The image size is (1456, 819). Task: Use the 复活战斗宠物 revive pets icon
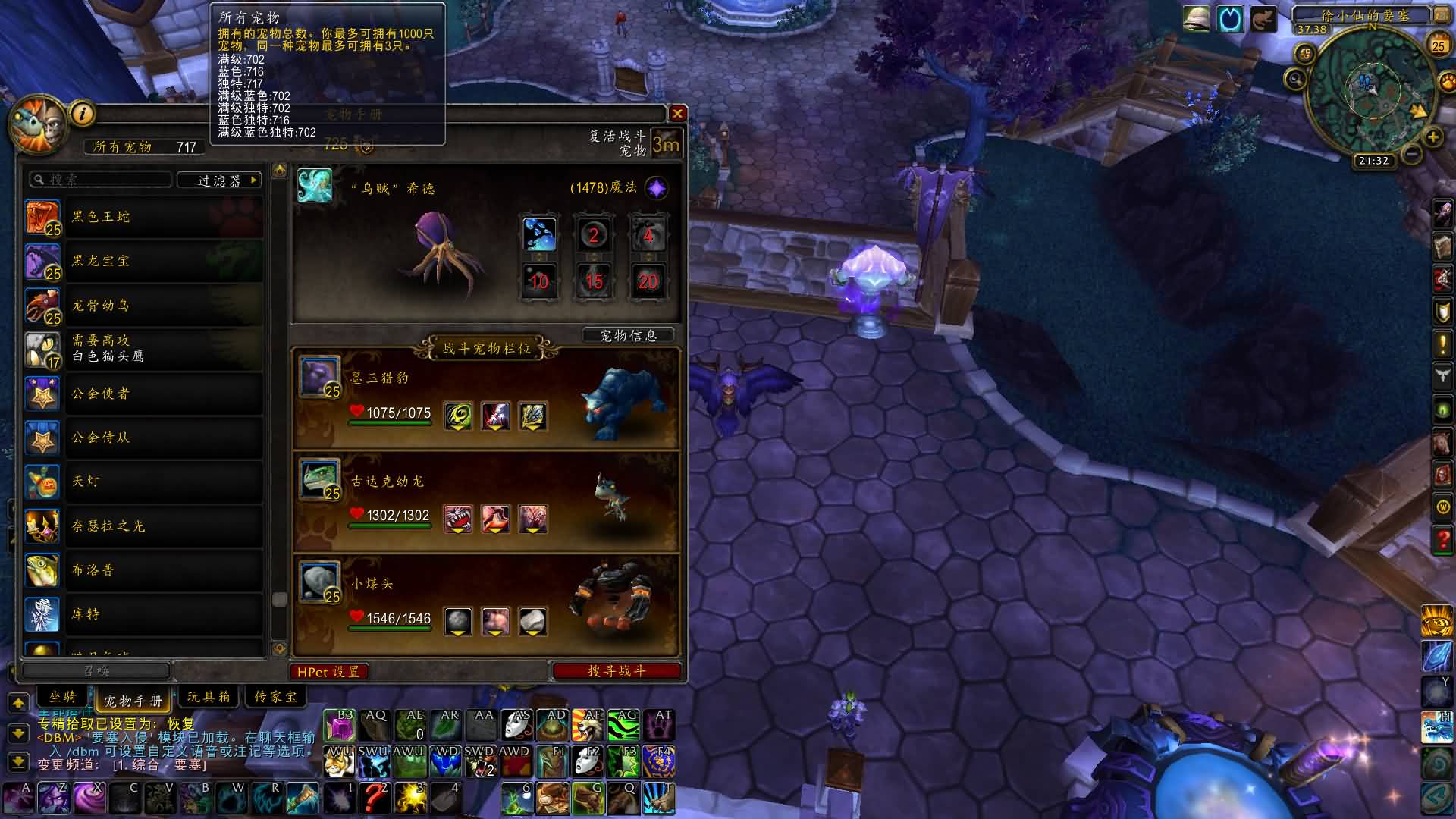[666, 143]
